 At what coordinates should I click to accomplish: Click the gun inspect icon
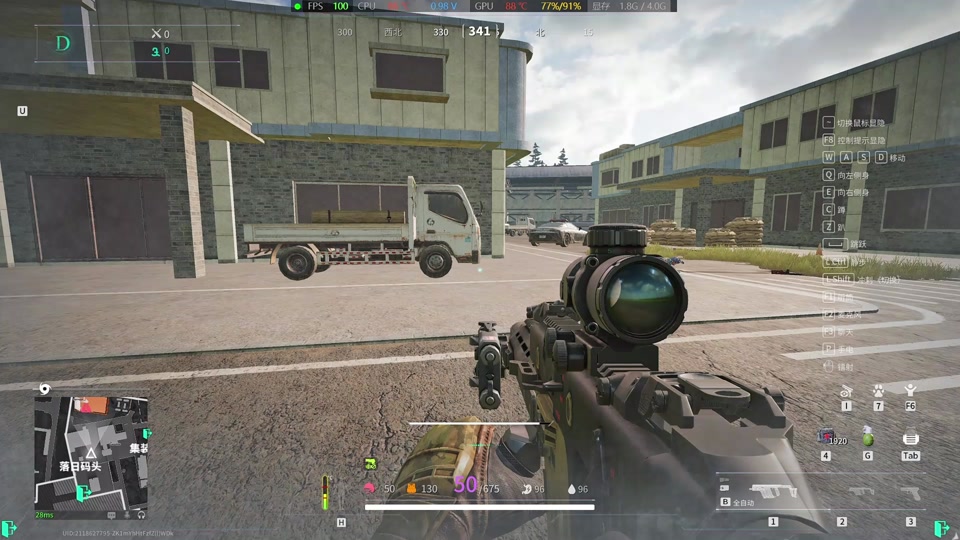[x=846, y=391]
